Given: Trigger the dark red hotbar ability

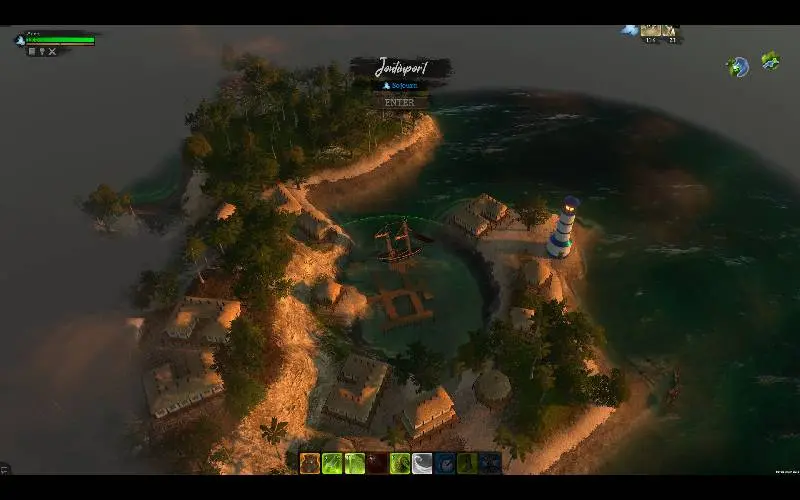Looking at the screenshot, I should 377,463.
